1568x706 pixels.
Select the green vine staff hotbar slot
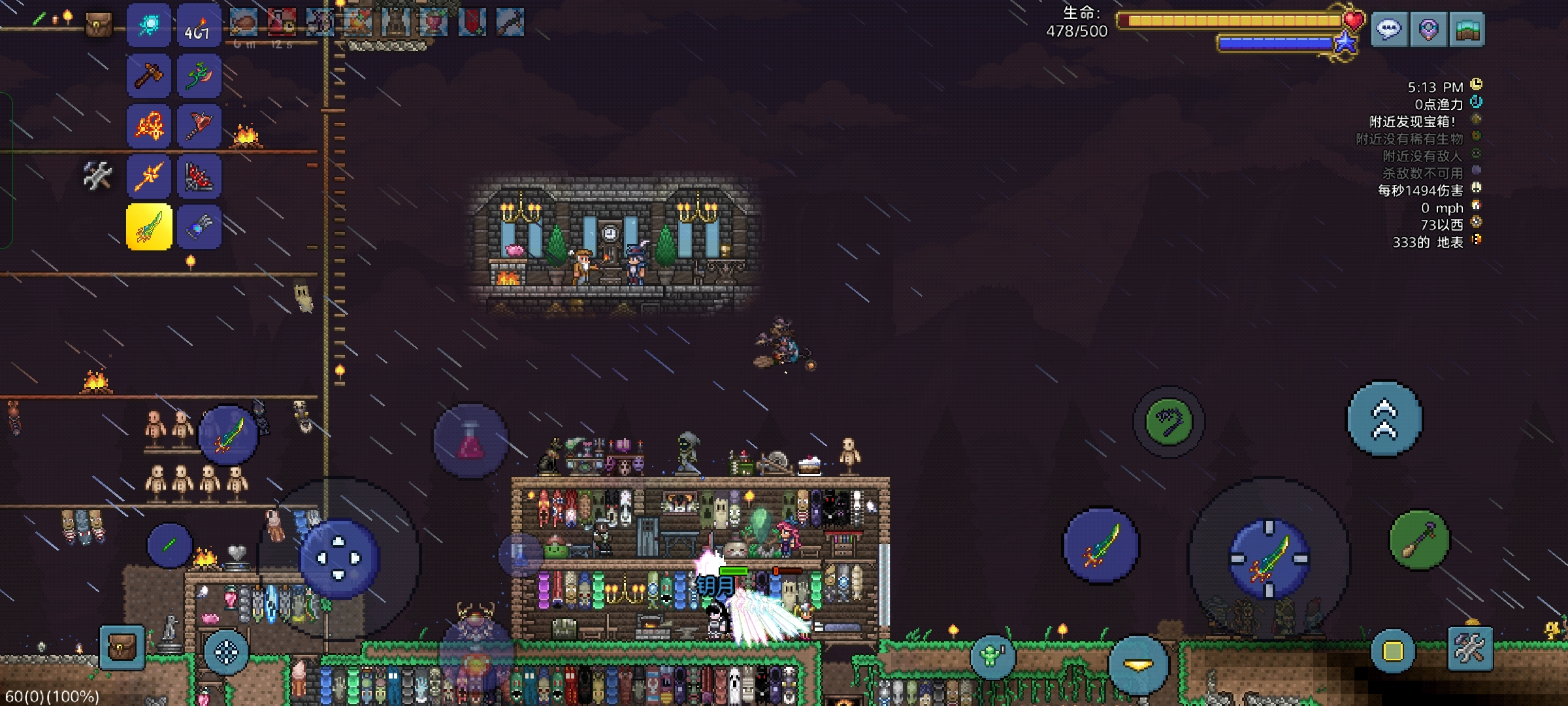click(x=199, y=76)
